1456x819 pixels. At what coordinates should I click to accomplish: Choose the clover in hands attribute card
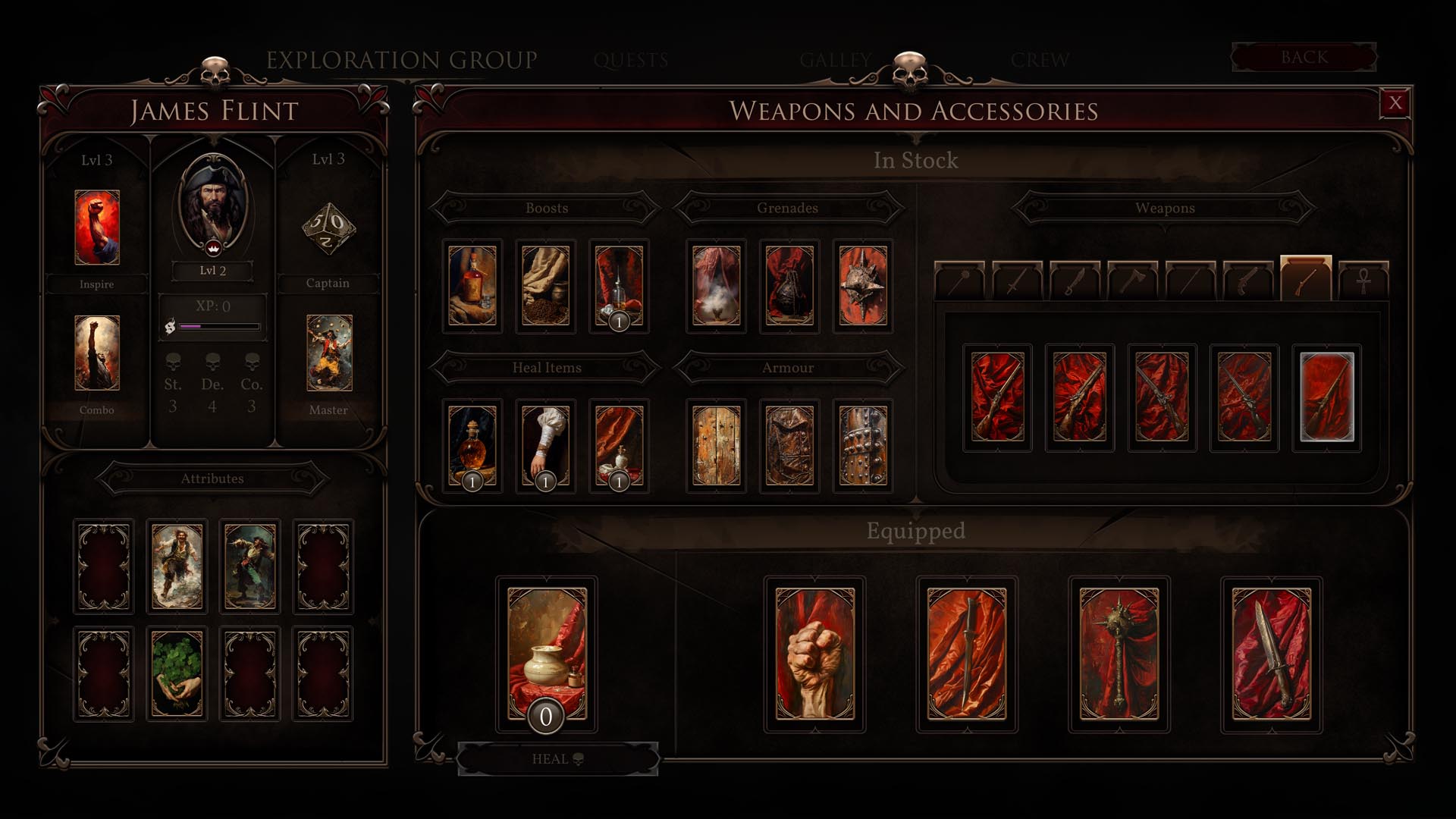point(177,673)
